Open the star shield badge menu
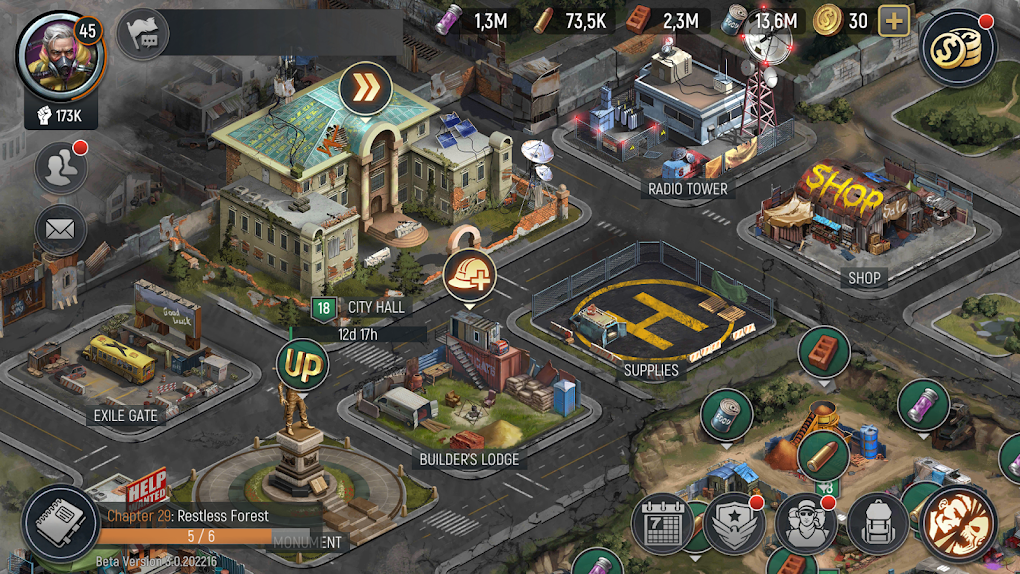 pos(735,523)
